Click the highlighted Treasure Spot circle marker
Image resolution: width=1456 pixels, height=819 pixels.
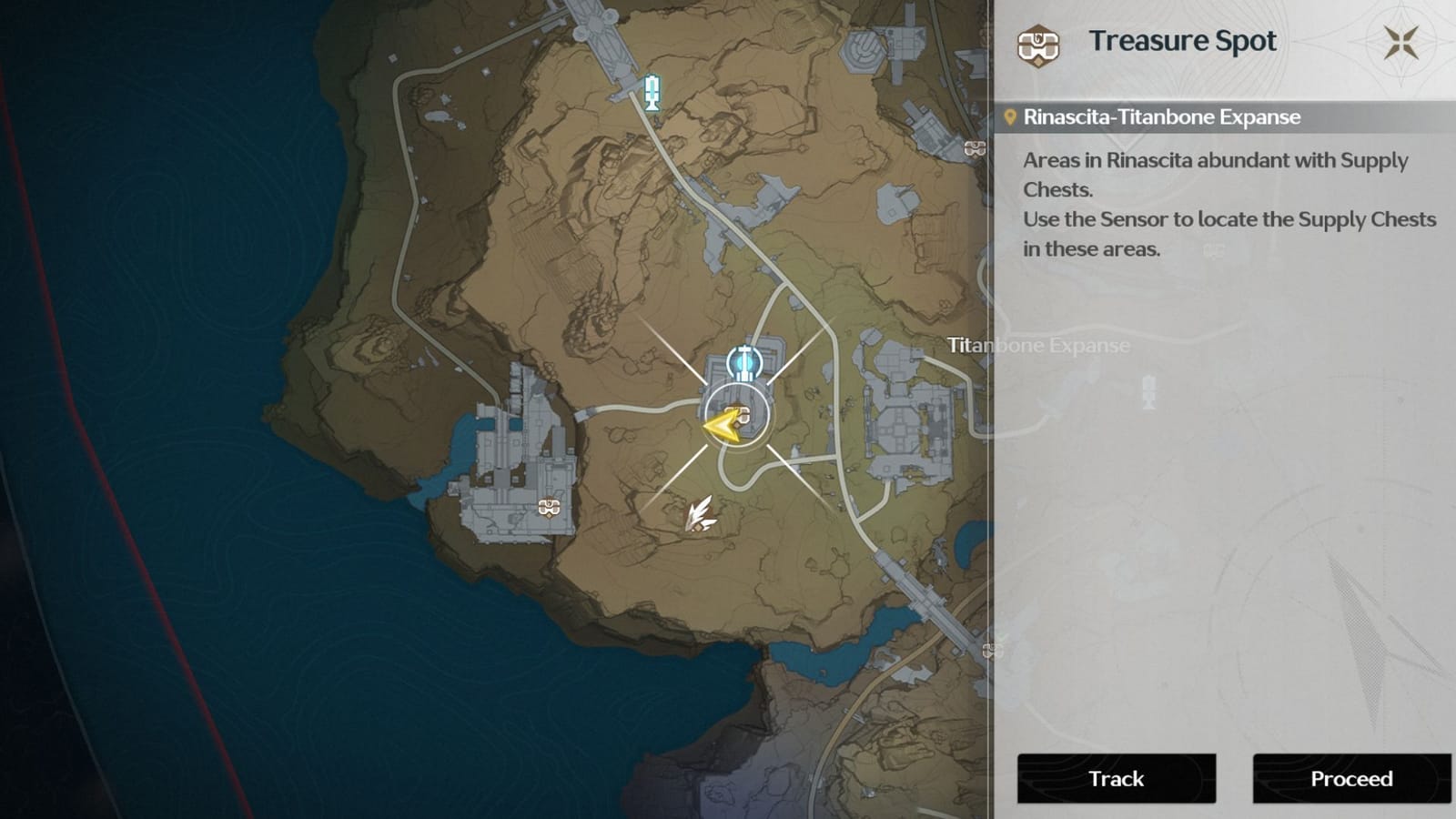pos(737,414)
